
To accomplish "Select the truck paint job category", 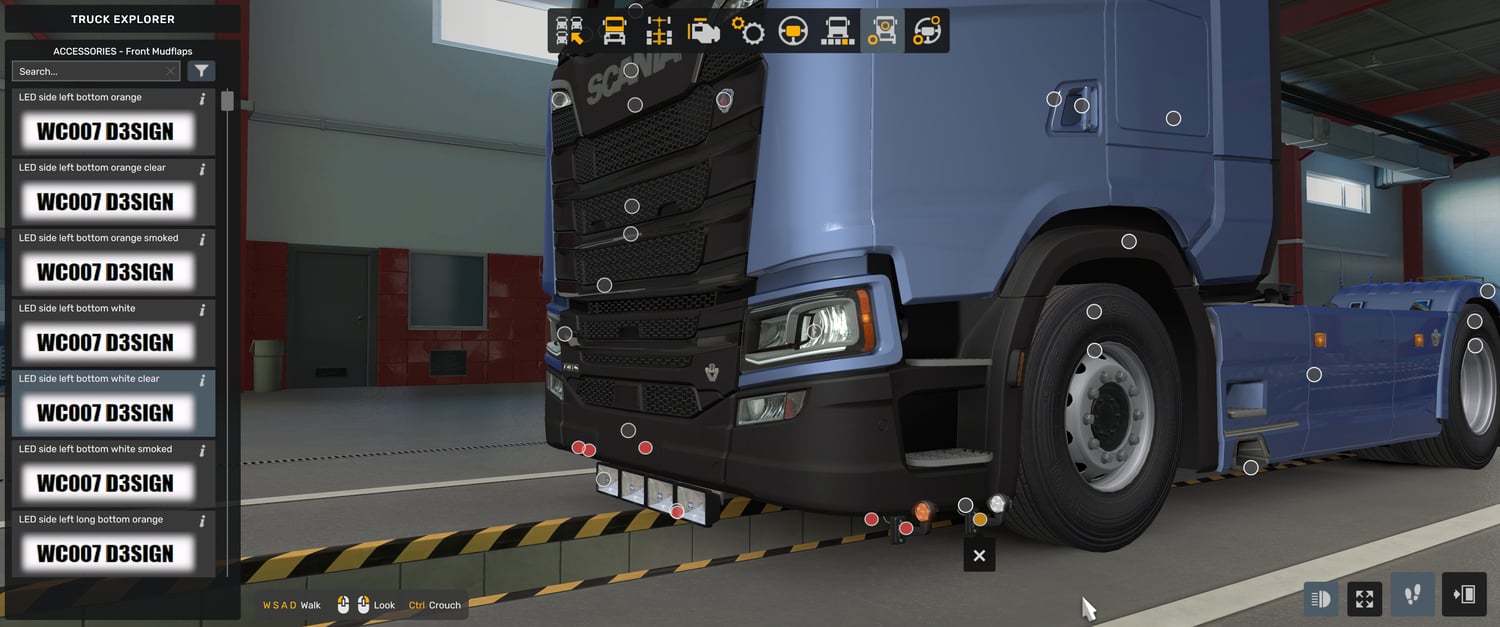I will tap(837, 31).
